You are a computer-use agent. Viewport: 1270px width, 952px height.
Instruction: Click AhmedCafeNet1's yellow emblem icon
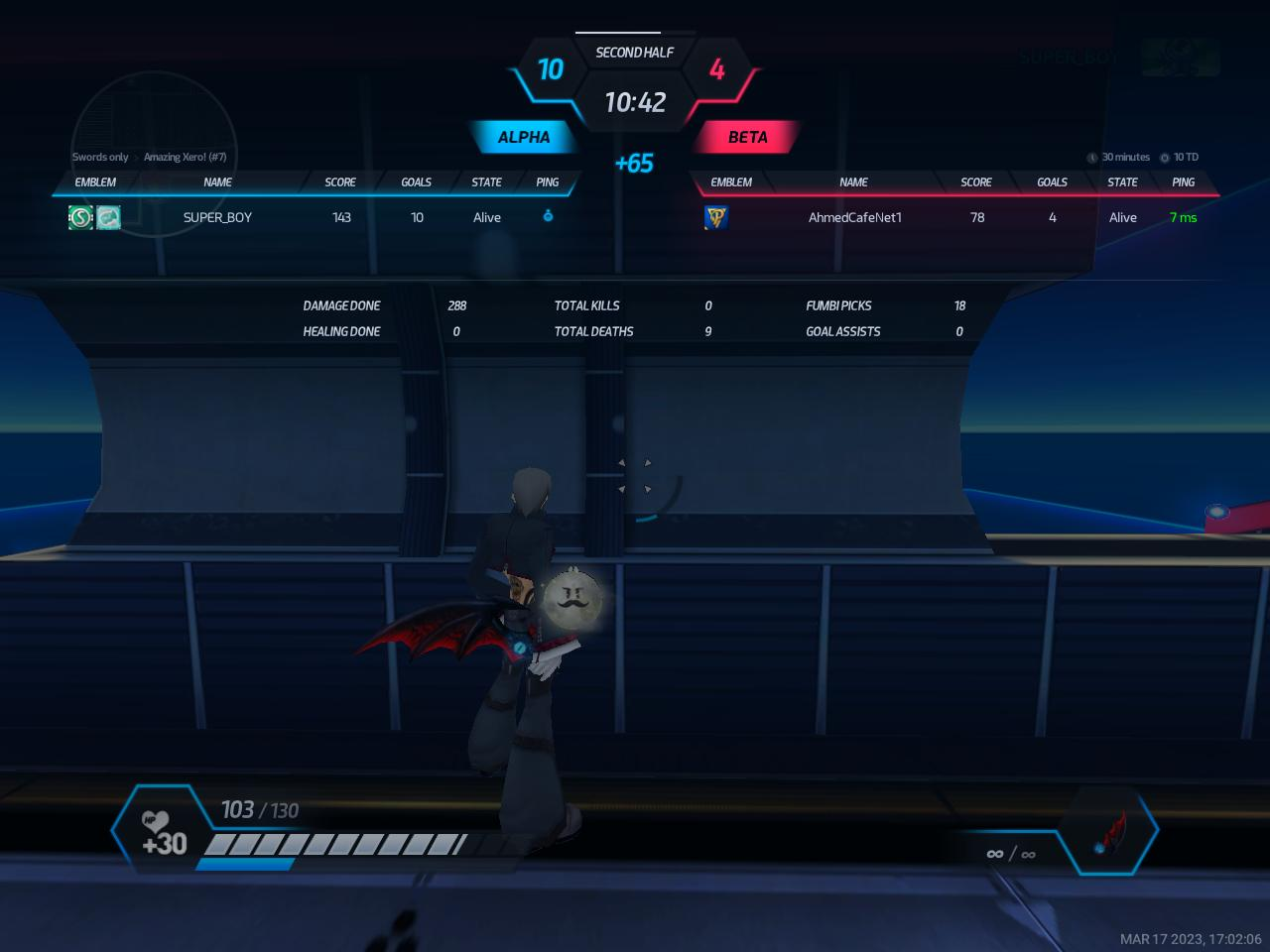point(715,217)
